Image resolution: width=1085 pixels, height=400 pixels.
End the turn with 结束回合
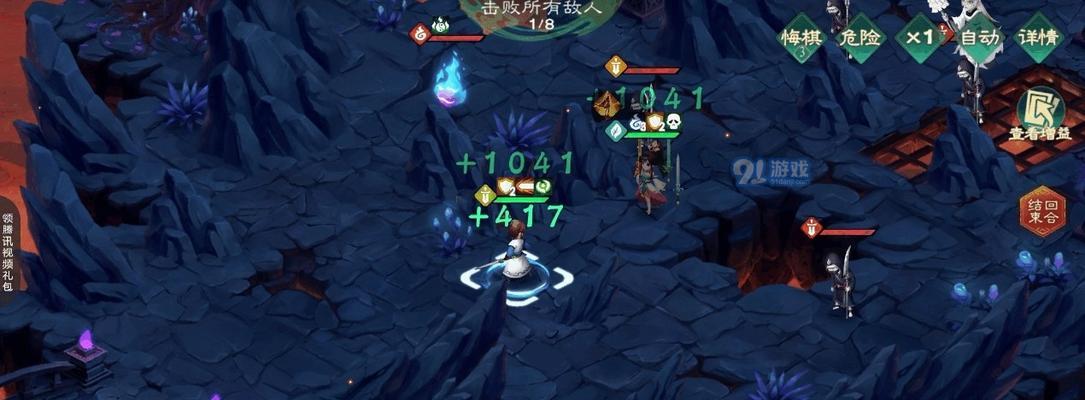point(1042,212)
